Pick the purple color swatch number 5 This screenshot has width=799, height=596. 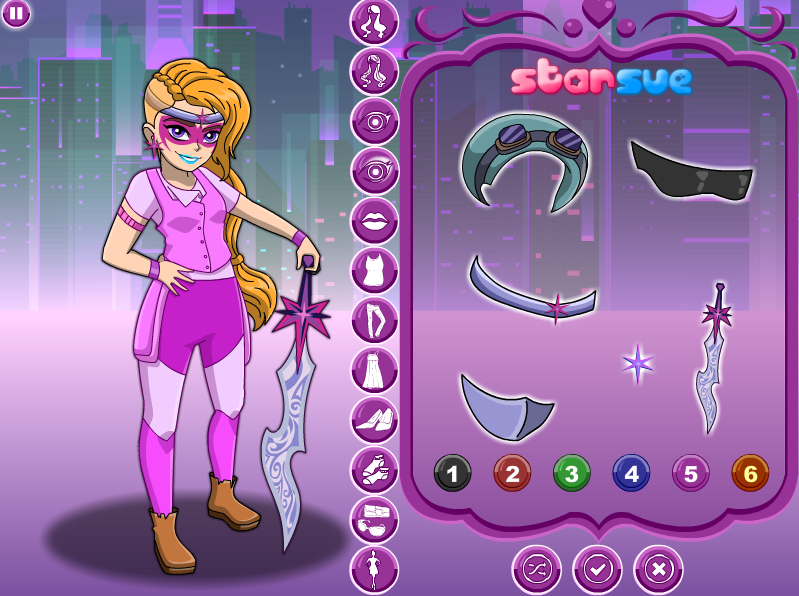[x=690, y=473]
